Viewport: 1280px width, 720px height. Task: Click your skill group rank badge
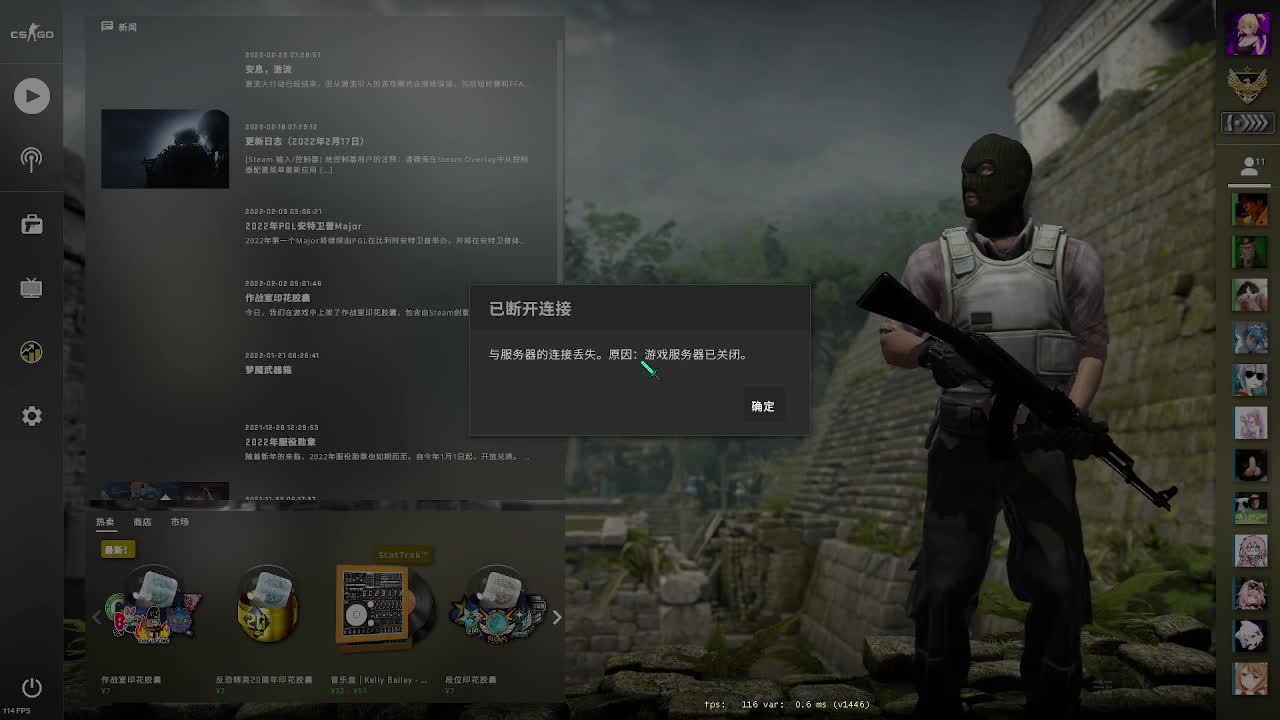[1249, 85]
